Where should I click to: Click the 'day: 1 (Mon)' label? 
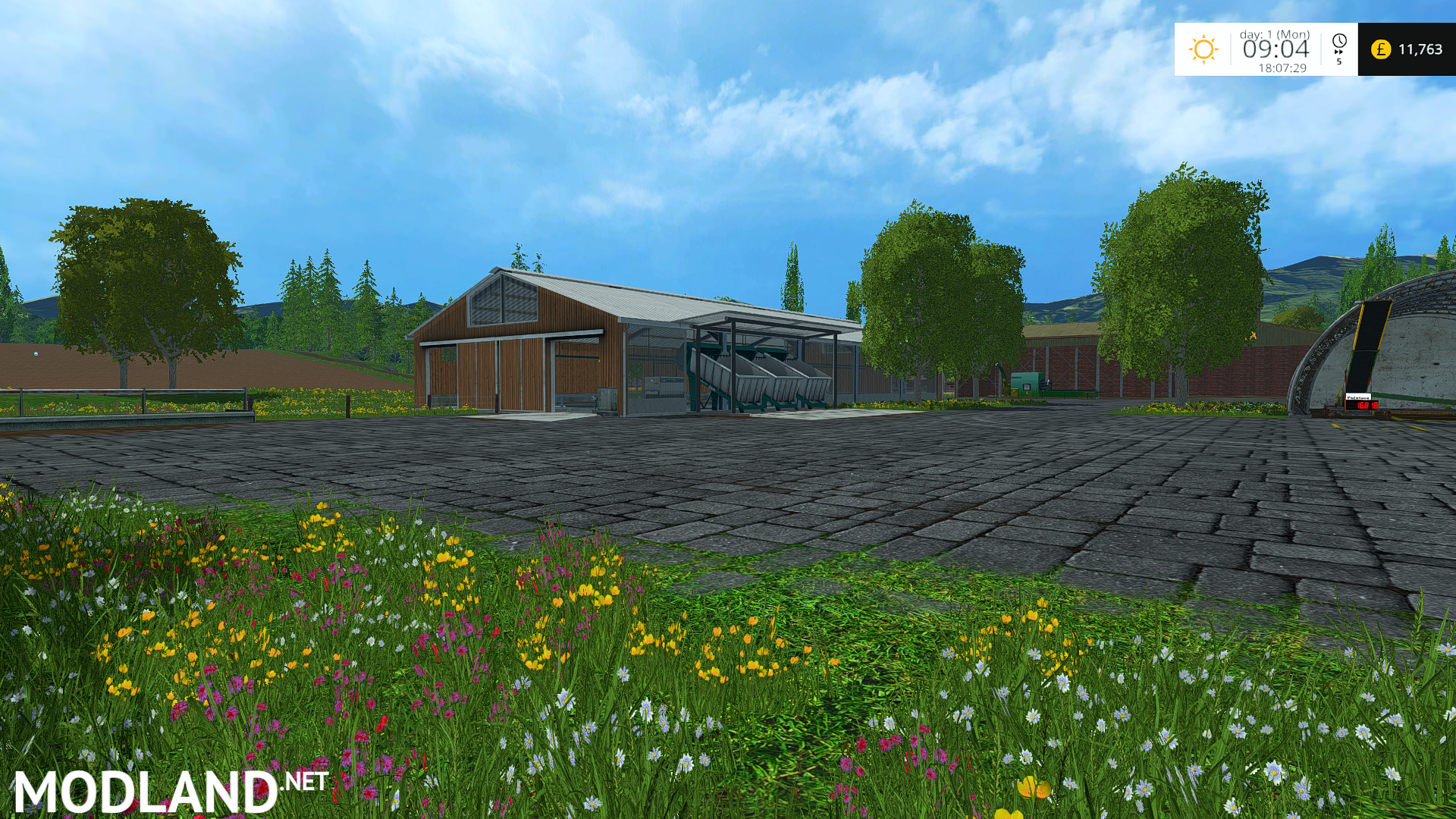click(x=1275, y=34)
